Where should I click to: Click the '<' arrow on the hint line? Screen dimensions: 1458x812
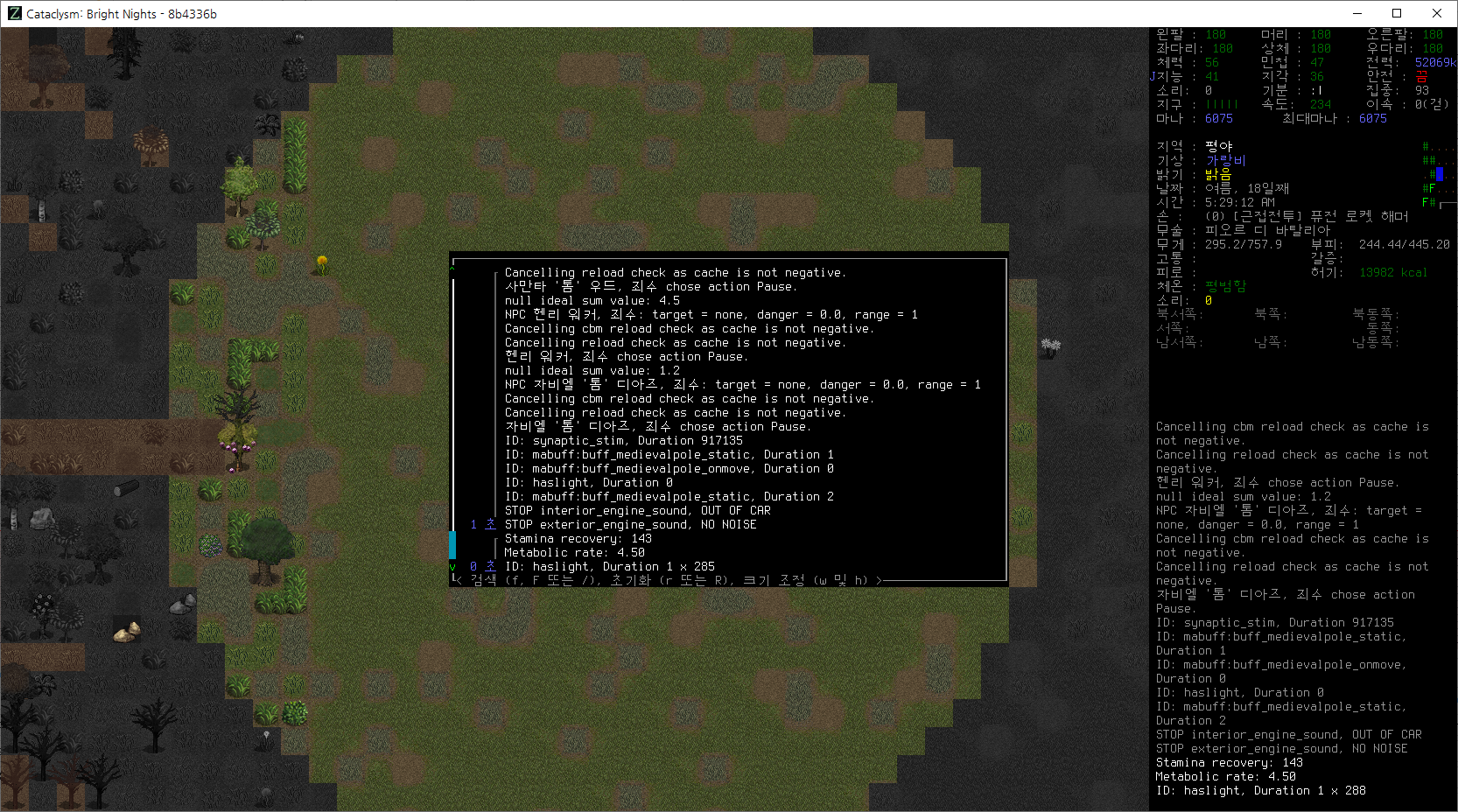(x=456, y=579)
